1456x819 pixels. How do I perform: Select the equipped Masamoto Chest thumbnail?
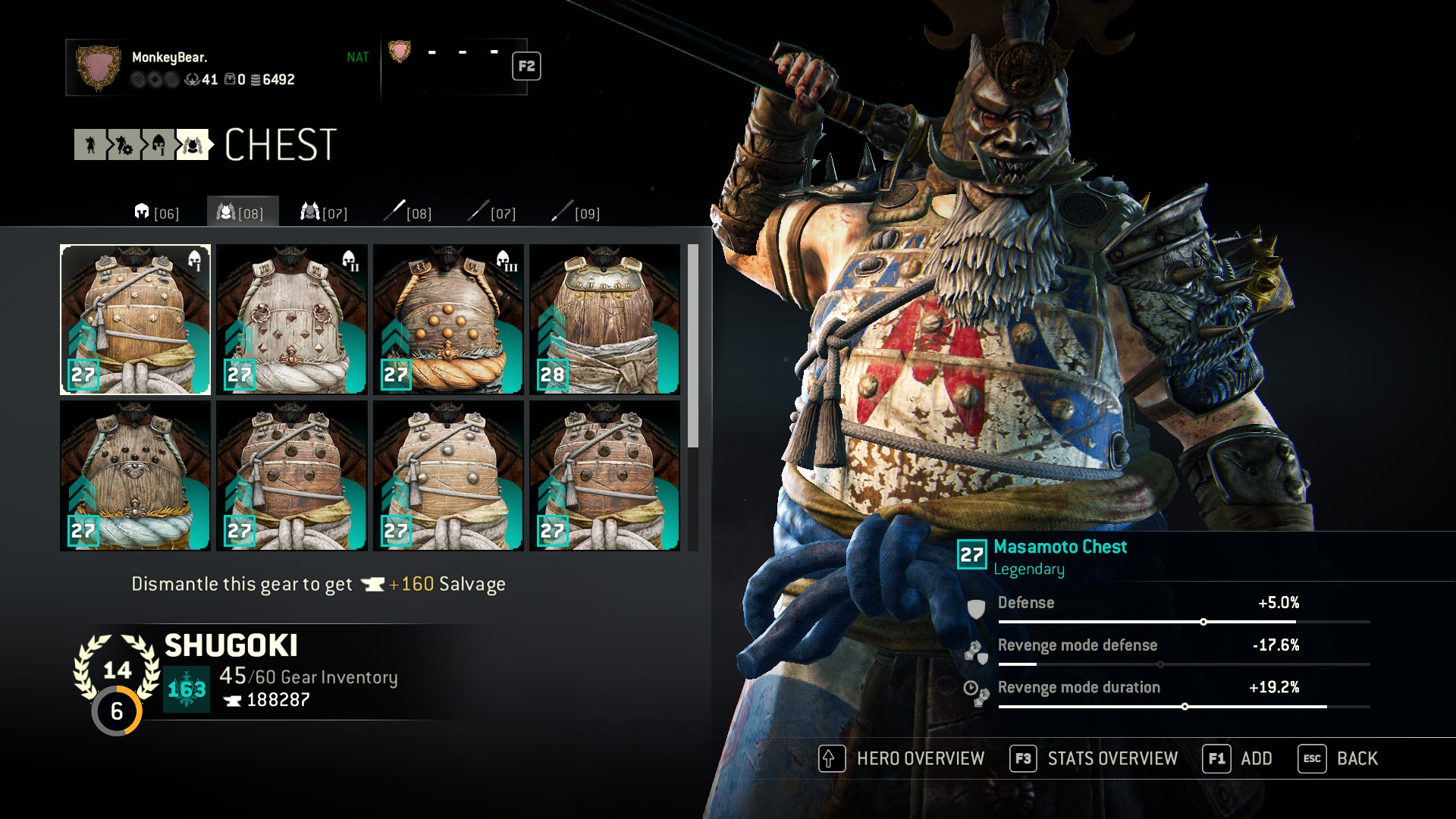tap(135, 318)
